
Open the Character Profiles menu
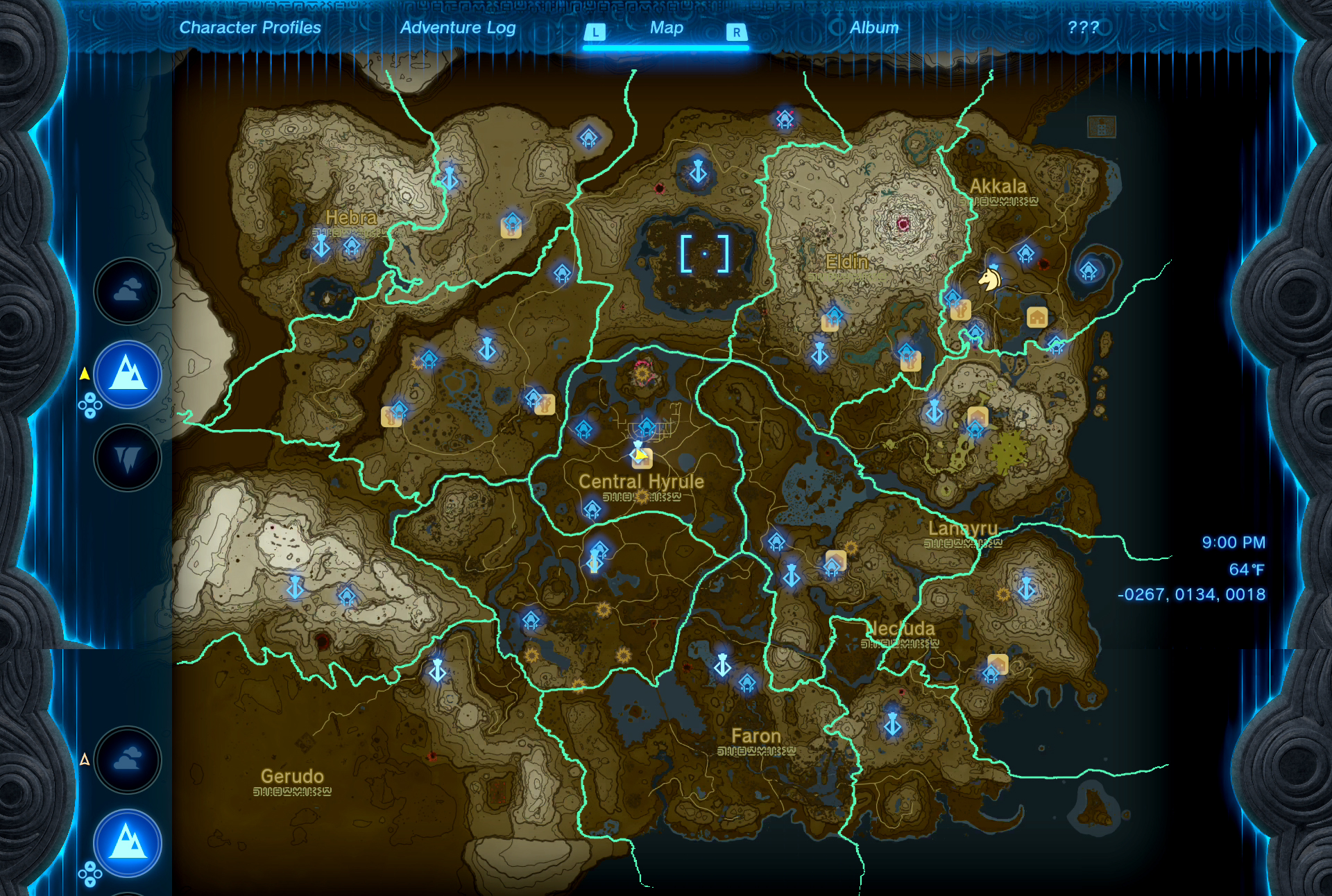(x=249, y=28)
